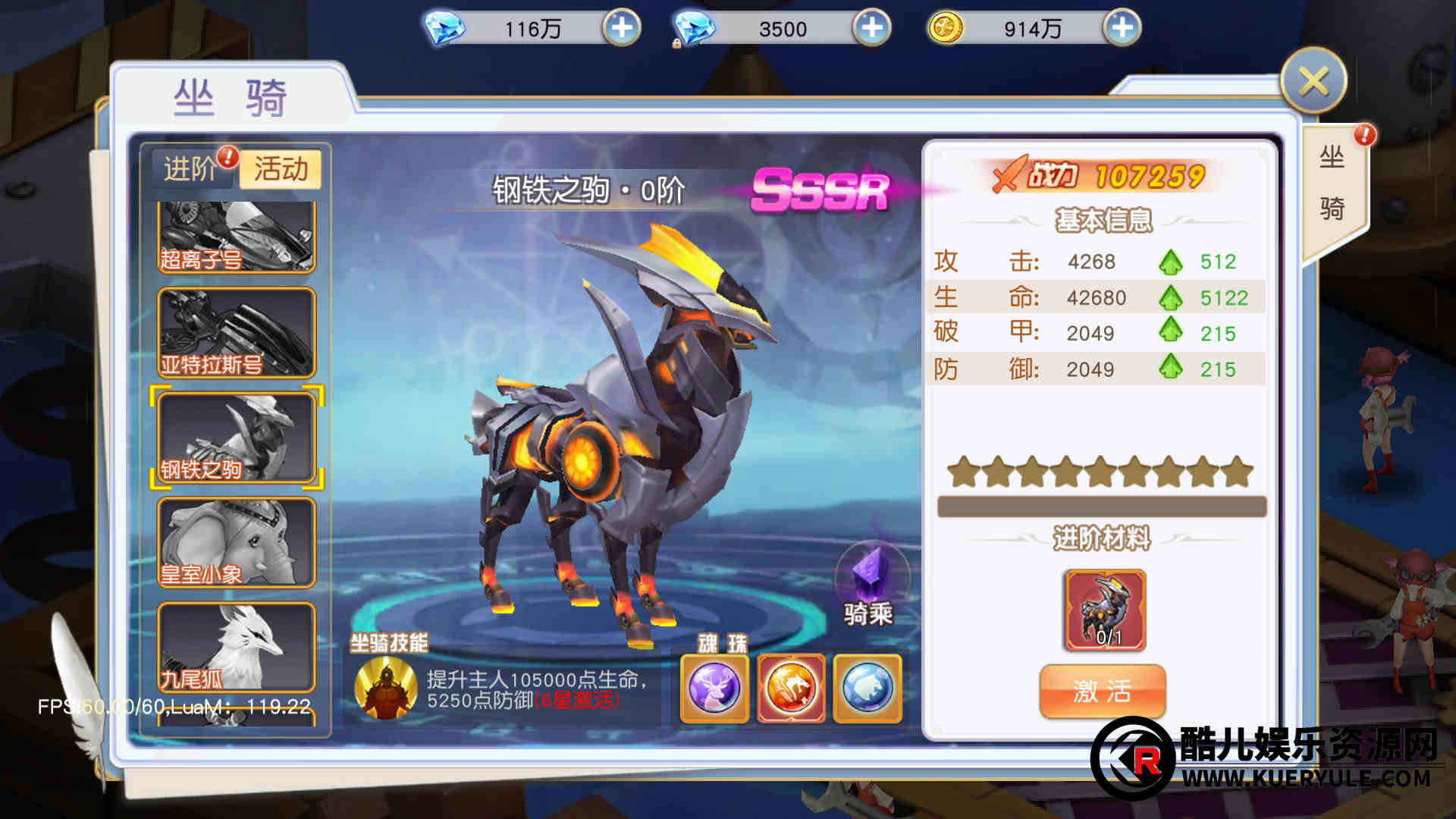Add more gold coins
The width and height of the screenshot is (1456, 819).
coord(1122,28)
